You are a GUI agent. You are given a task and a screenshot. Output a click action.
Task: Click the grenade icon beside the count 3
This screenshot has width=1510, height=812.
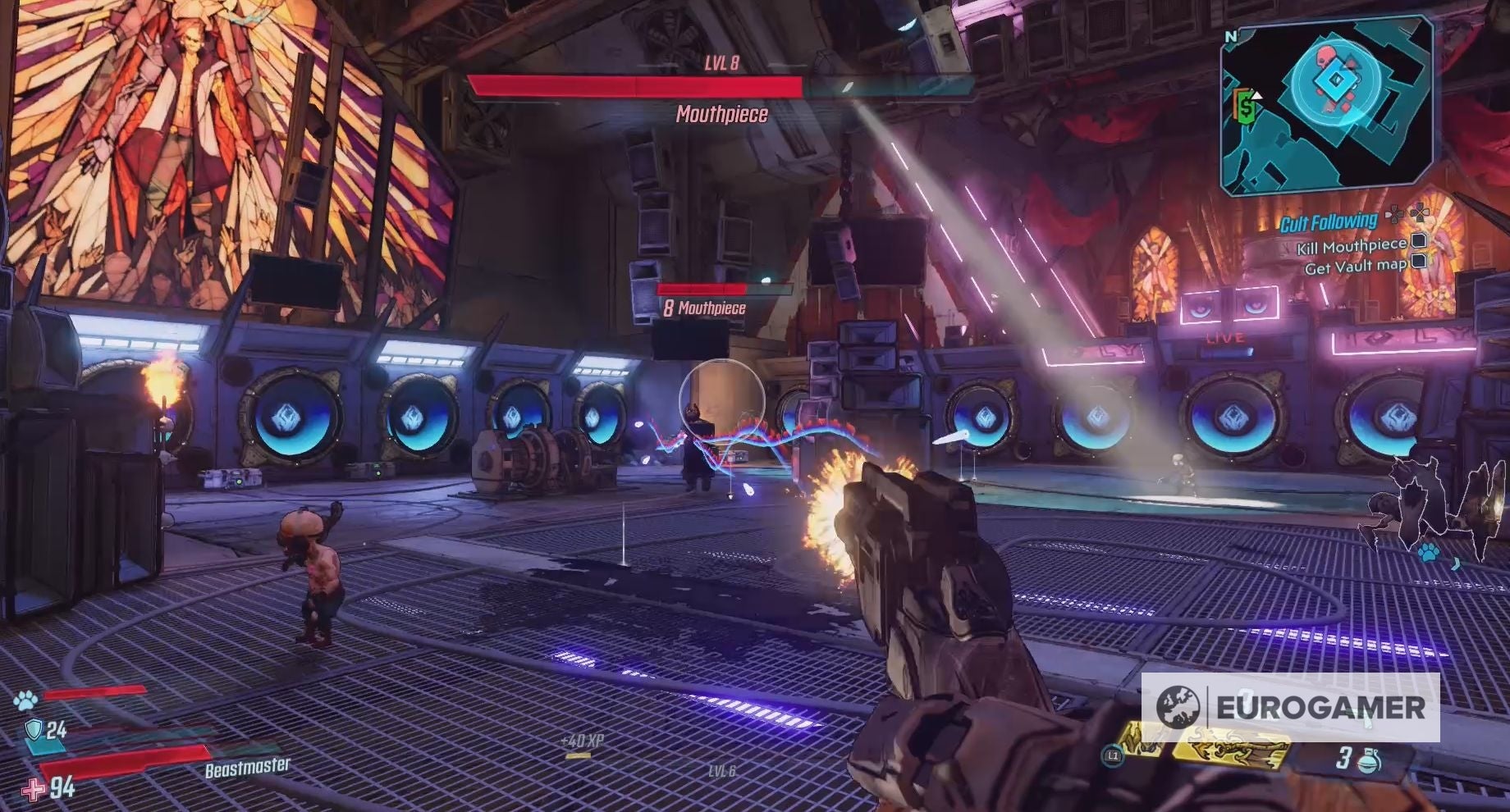pyautogui.click(x=1370, y=762)
